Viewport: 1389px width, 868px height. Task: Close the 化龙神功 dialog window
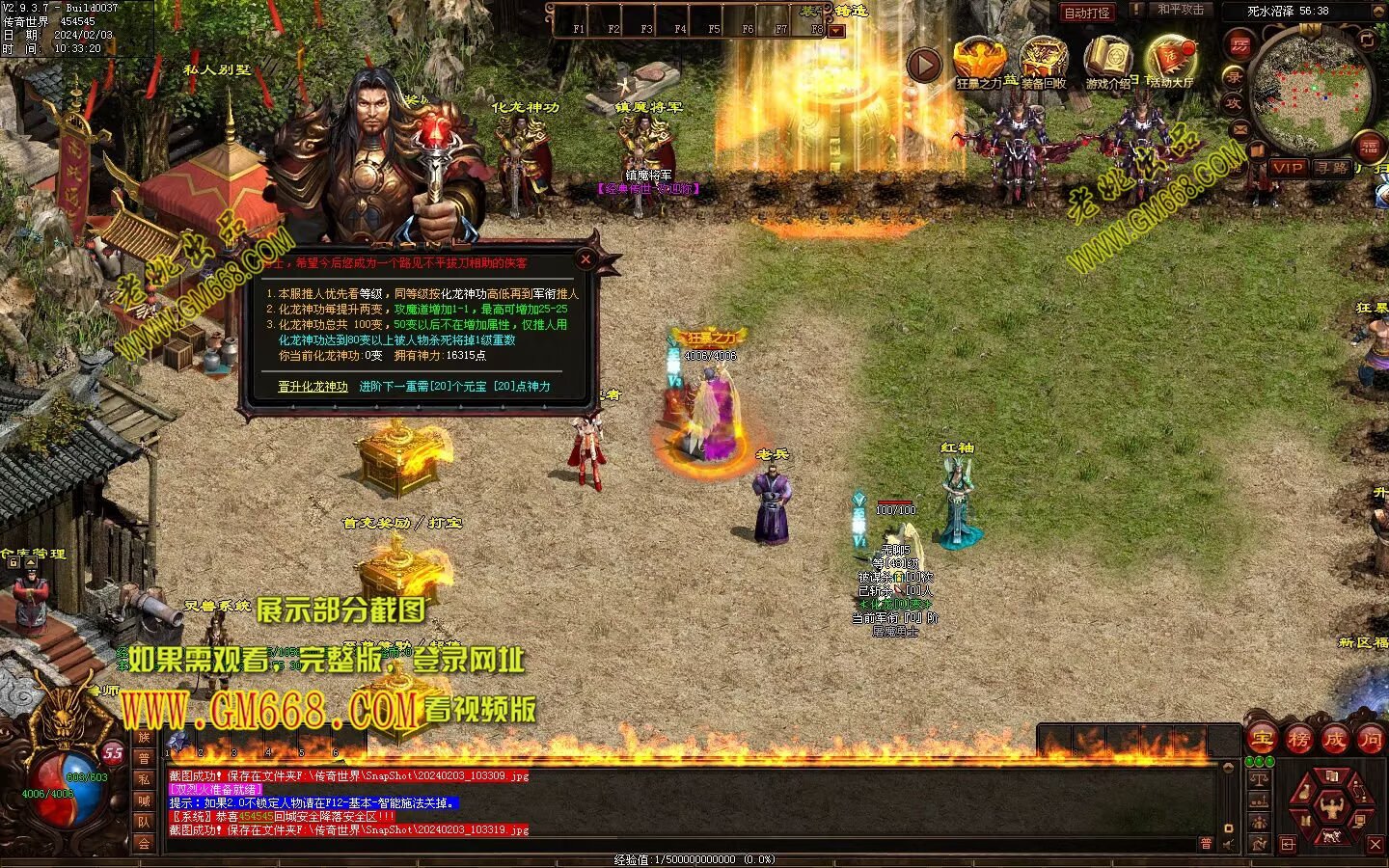[586, 259]
